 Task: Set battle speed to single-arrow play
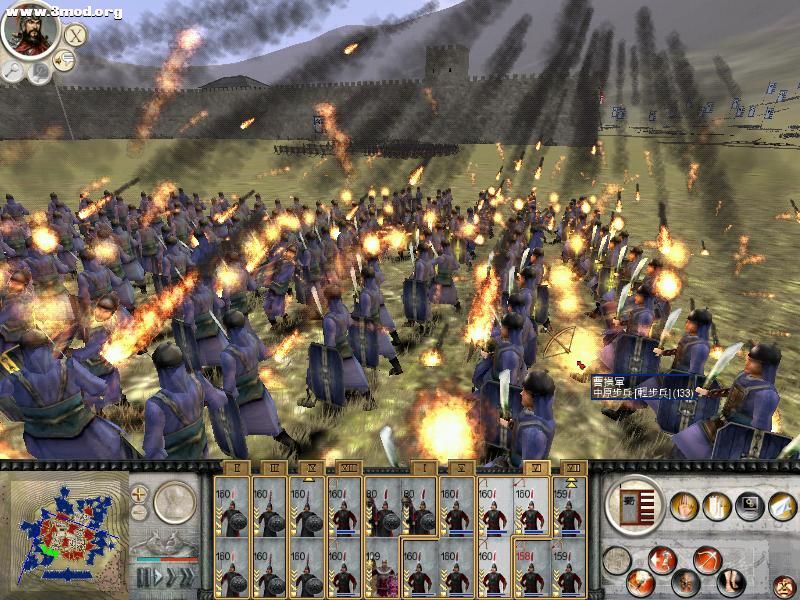(157, 578)
